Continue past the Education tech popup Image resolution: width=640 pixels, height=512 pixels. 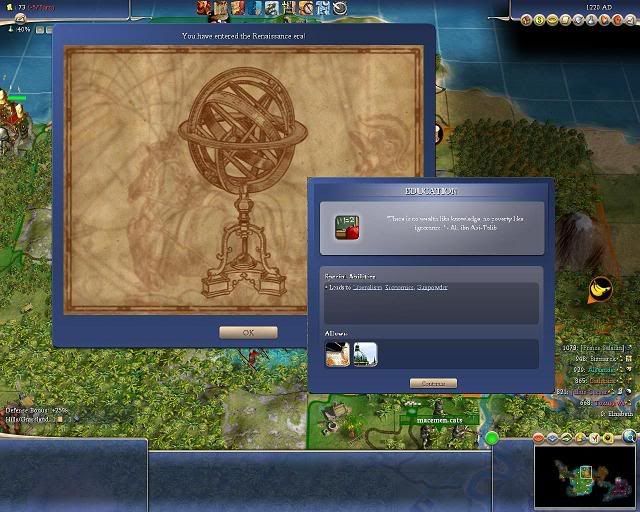coord(433,383)
